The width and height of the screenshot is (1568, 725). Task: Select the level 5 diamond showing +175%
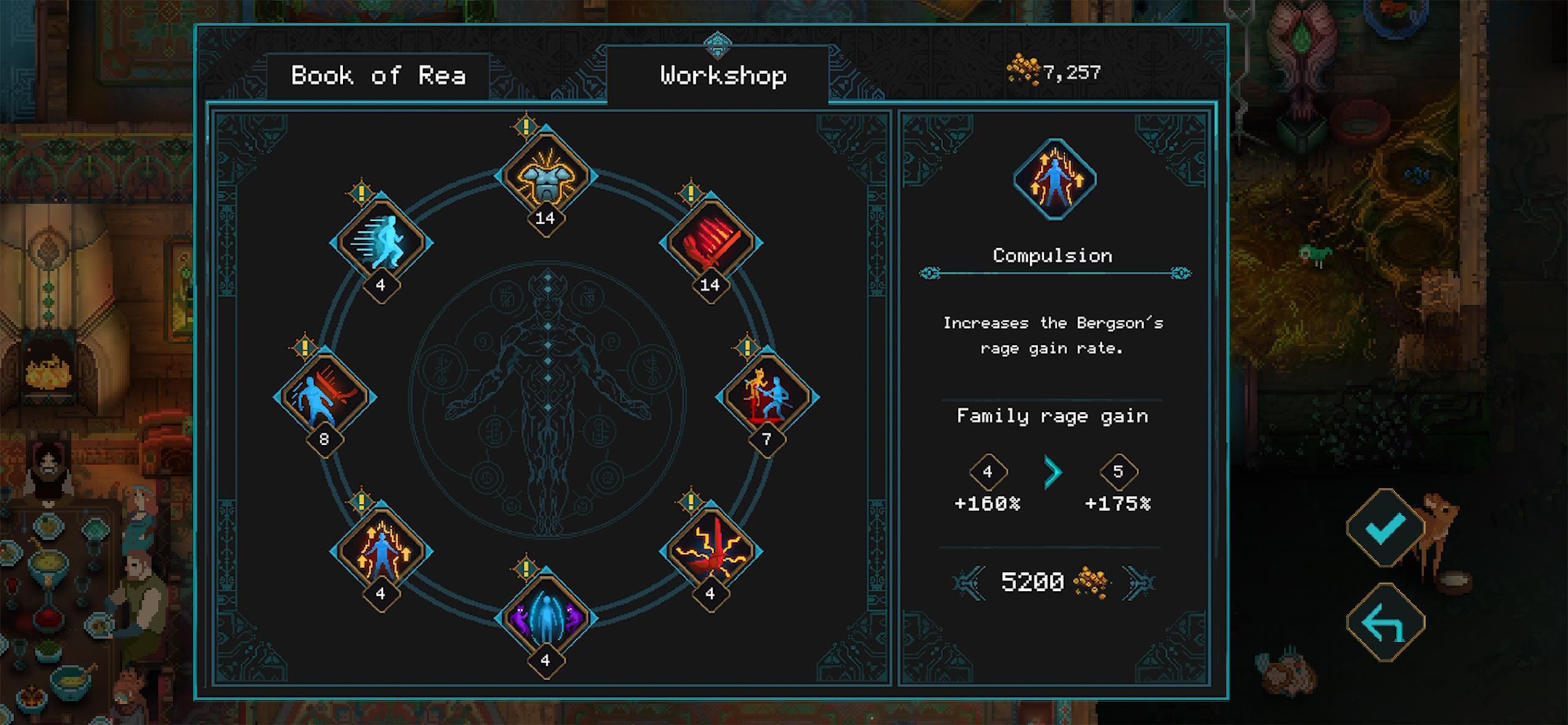point(1120,472)
